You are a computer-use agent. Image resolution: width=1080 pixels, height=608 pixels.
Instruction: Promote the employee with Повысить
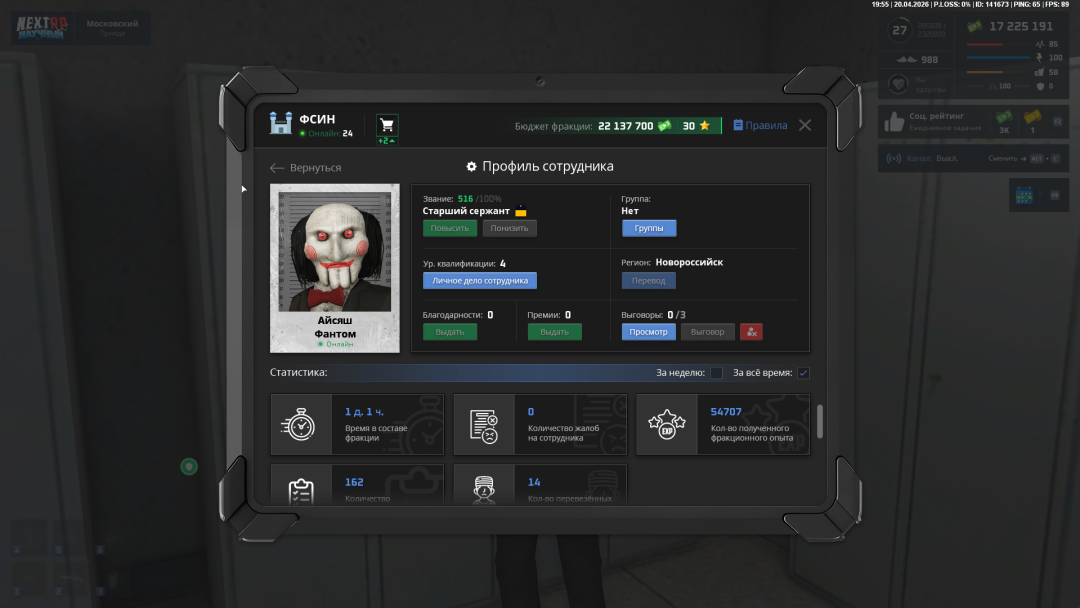(x=450, y=228)
